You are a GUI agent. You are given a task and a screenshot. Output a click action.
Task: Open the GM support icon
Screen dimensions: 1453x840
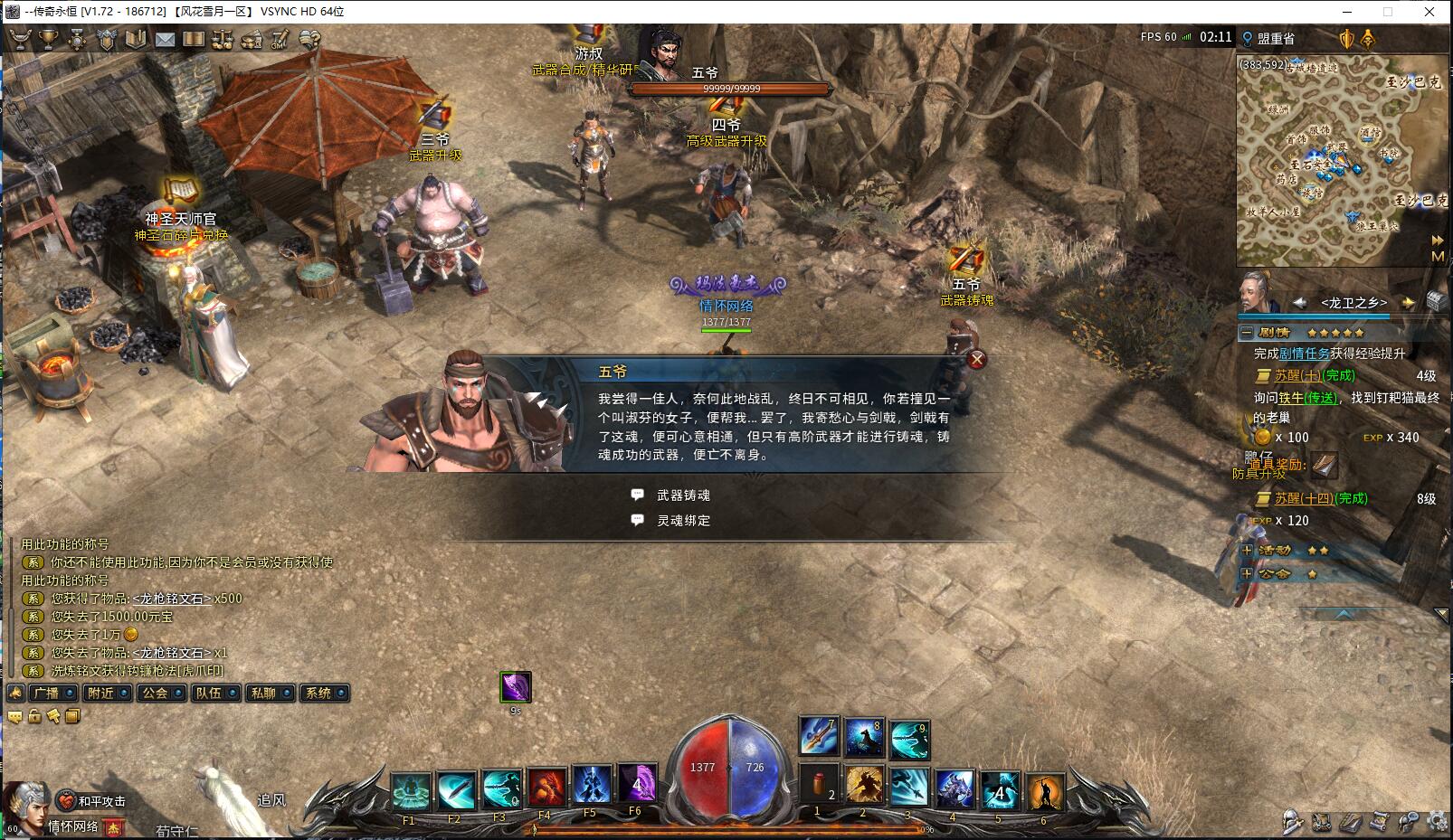pos(280,39)
